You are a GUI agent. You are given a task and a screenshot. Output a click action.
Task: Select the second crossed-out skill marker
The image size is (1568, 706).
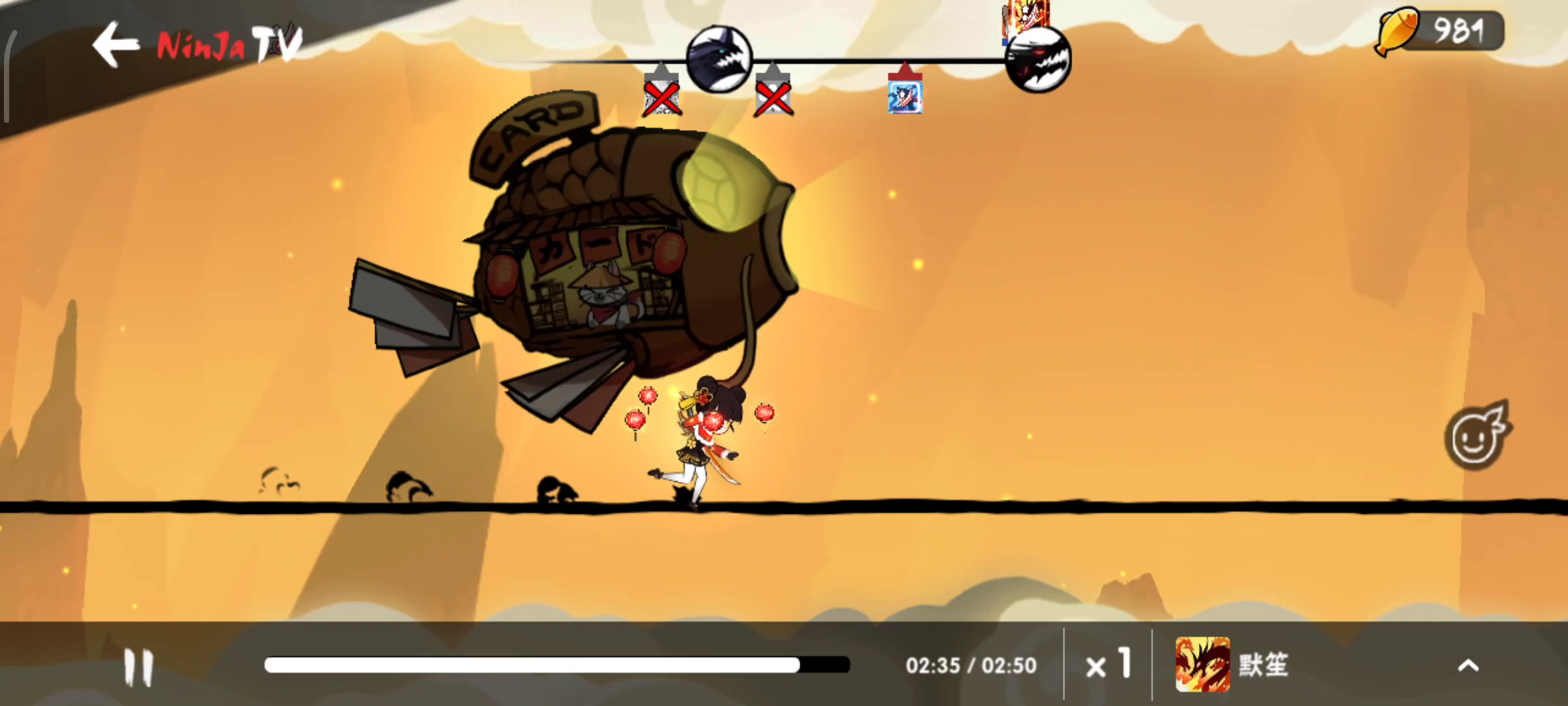[x=775, y=99]
